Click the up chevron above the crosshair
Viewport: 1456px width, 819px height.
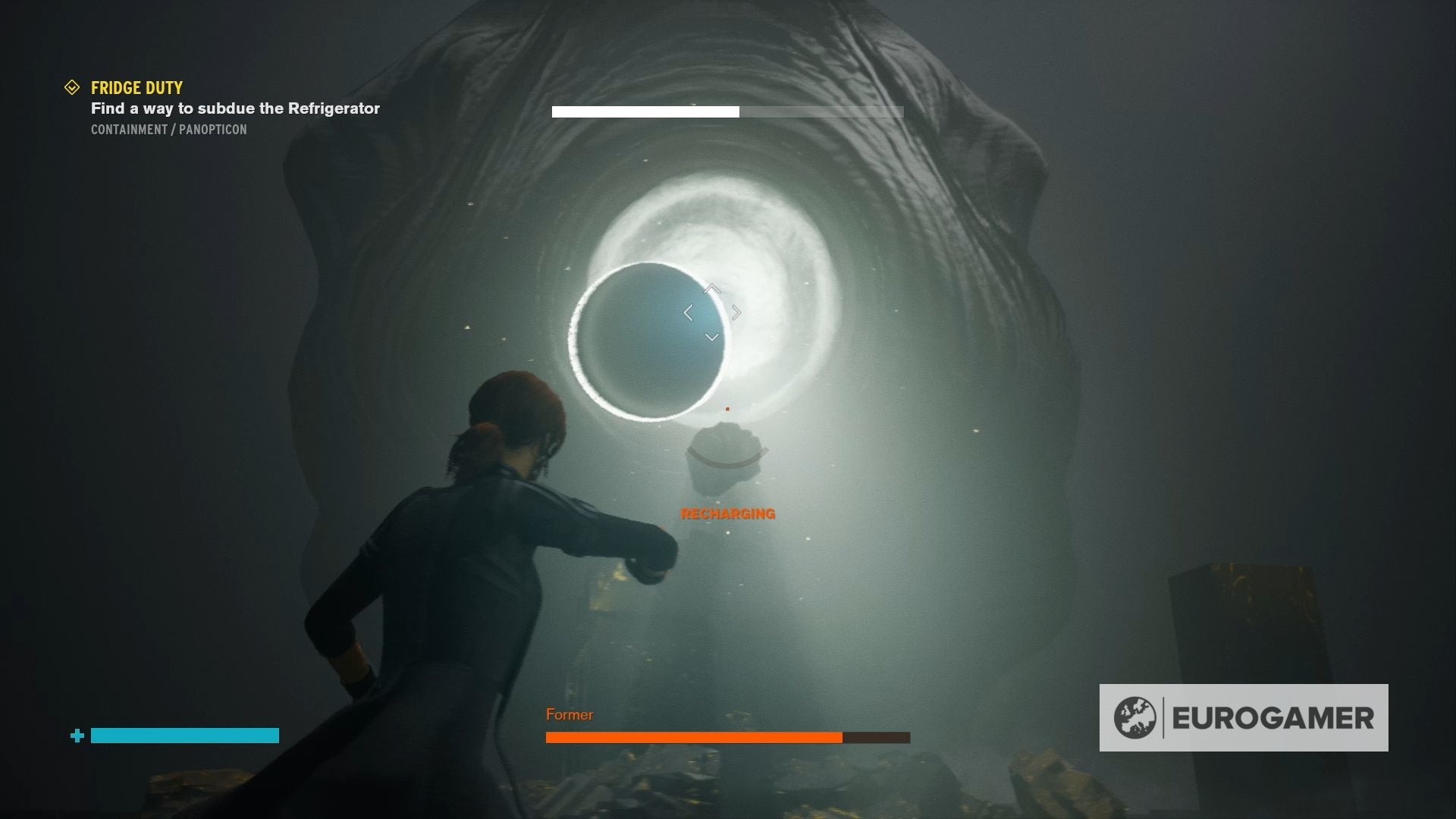(x=711, y=289)
